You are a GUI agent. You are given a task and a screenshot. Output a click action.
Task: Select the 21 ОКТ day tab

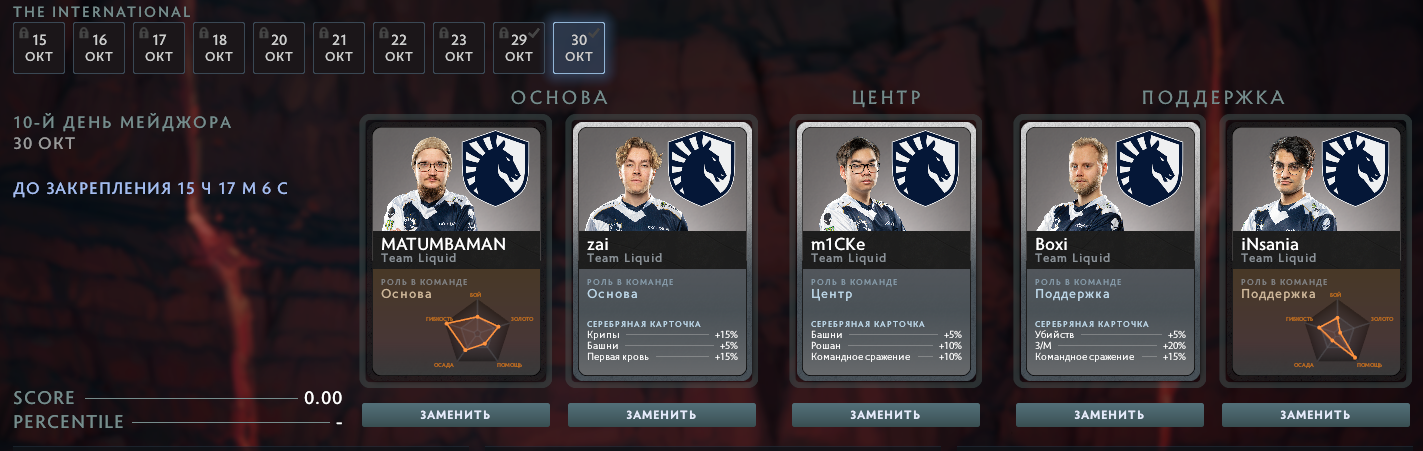(x=339, y=48)
